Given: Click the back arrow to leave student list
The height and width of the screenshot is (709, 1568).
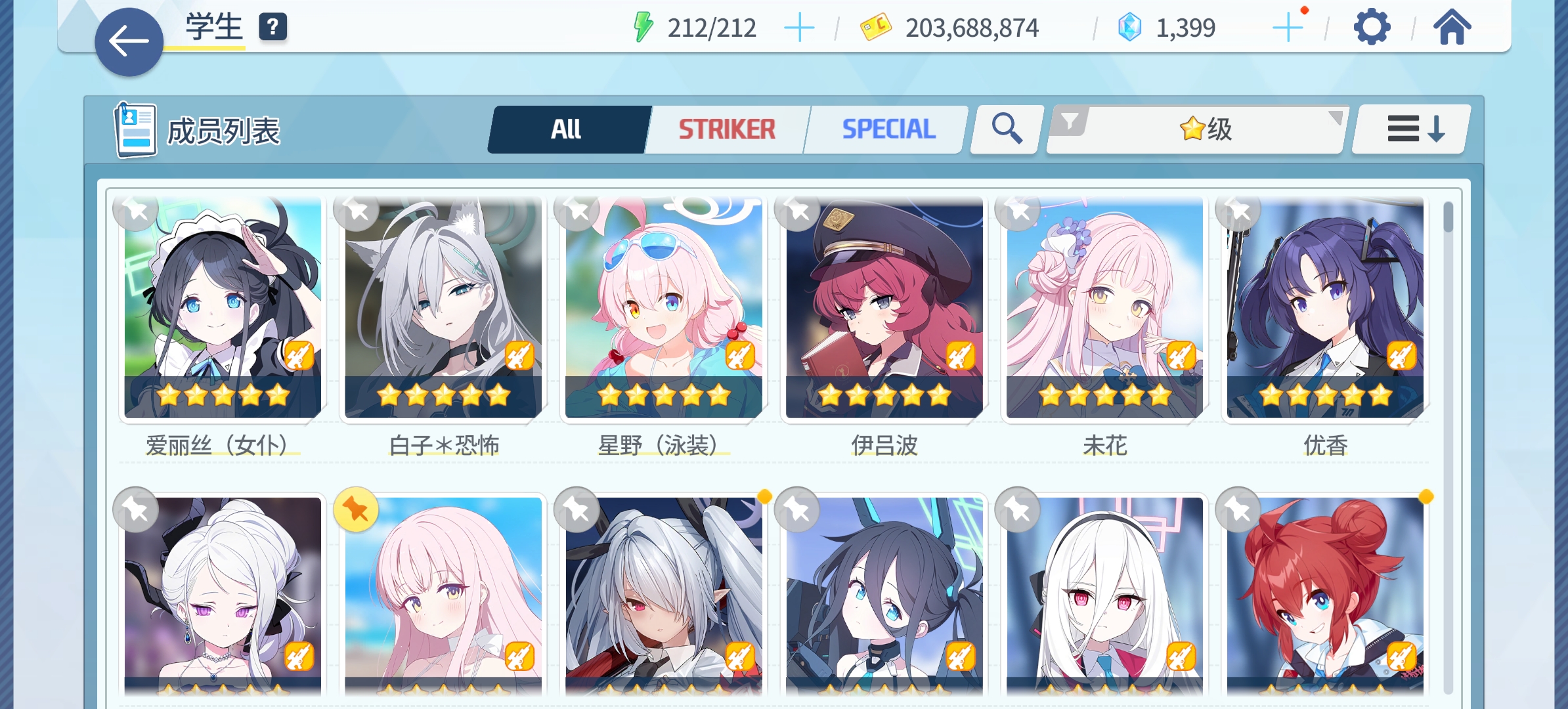Looking at the screenshot, I should 129,41.
